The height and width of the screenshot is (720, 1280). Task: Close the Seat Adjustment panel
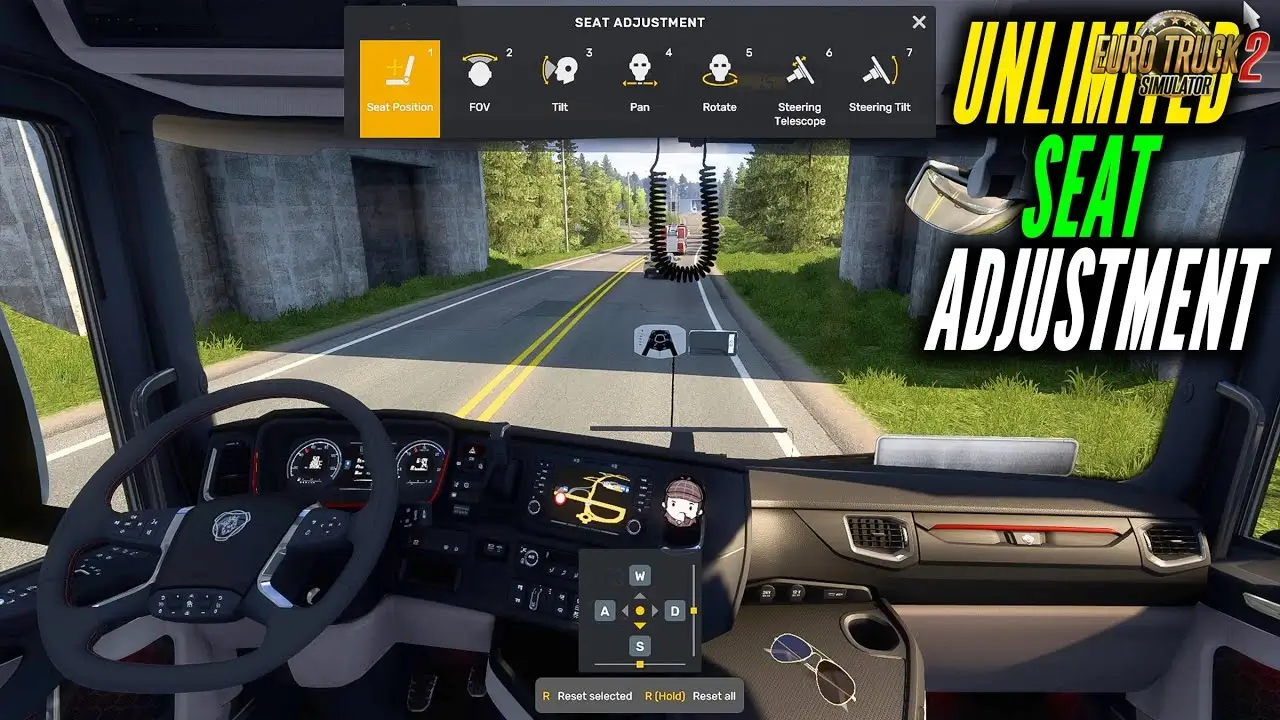[918, 21]
